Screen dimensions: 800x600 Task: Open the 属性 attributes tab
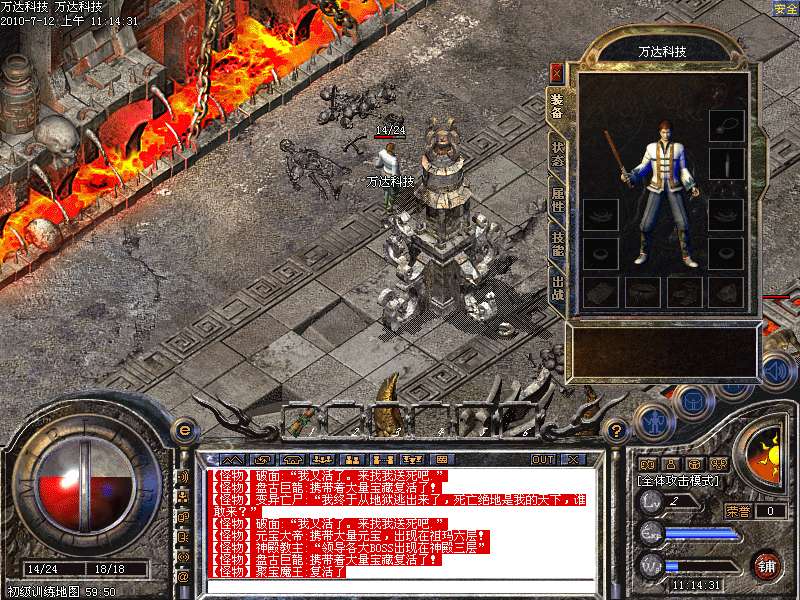[x=557, y=197]
